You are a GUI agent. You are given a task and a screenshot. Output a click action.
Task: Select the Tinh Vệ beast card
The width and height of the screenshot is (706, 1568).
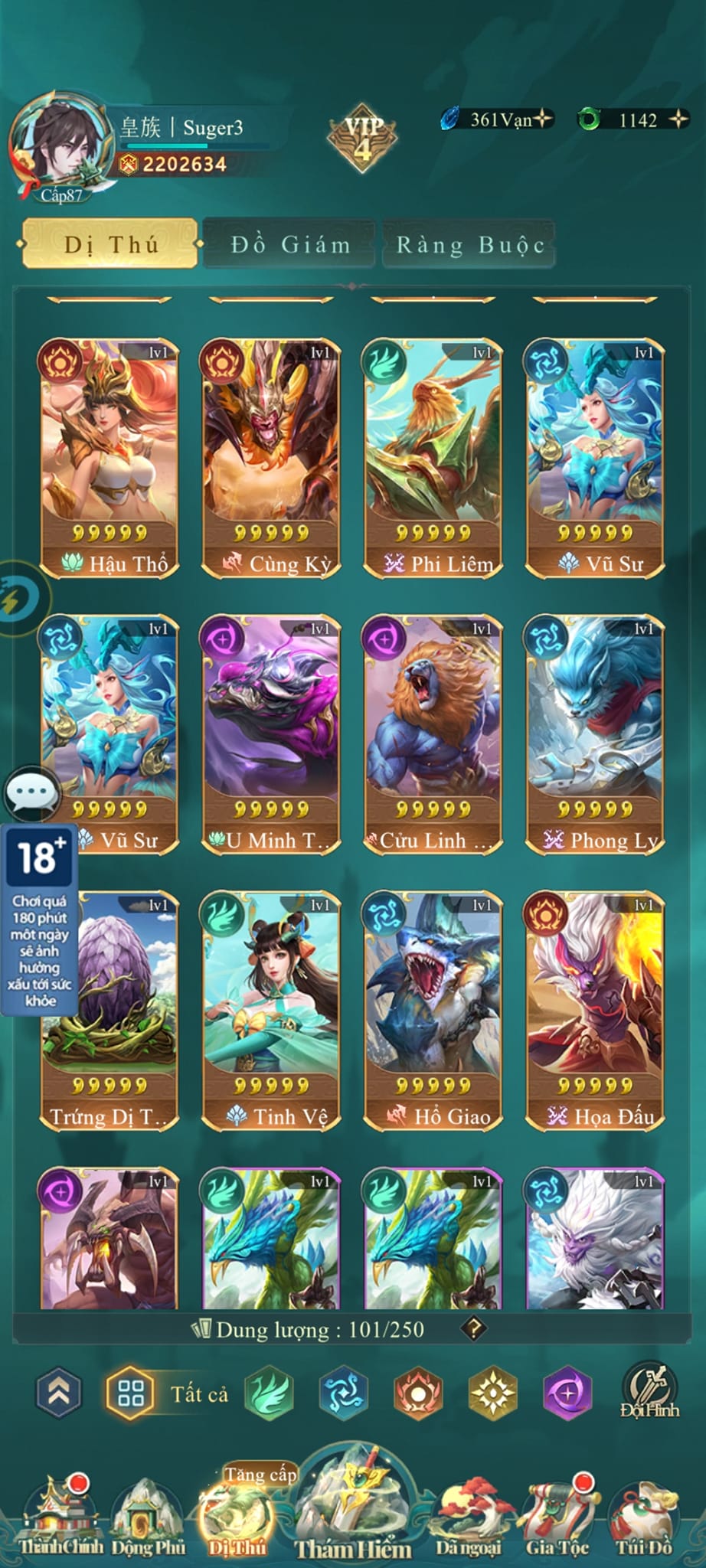click(x=271, y=1011)
